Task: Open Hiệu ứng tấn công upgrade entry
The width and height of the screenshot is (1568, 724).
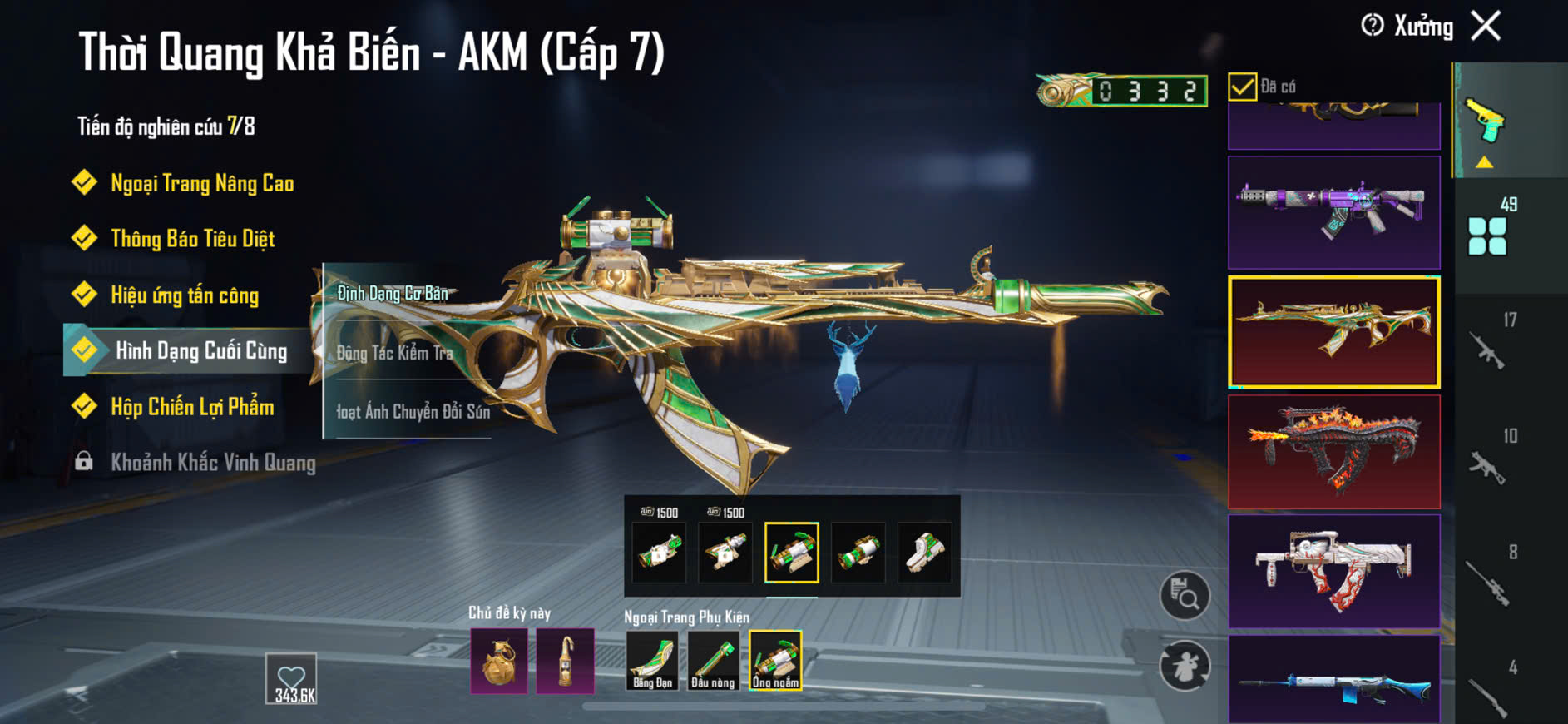Action: (x=184, y=295)
